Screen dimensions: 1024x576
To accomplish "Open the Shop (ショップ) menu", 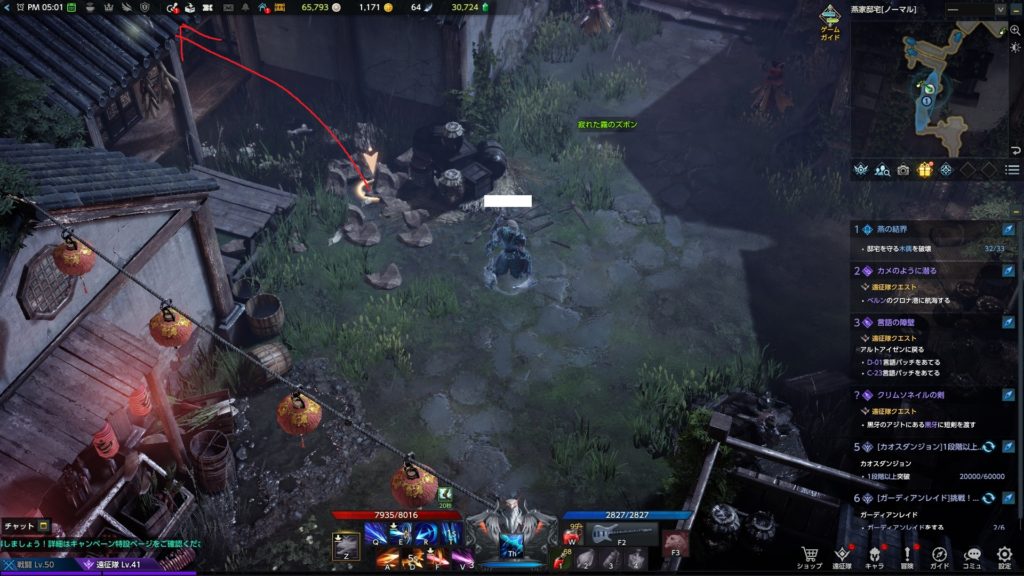I will pos(811,555).
